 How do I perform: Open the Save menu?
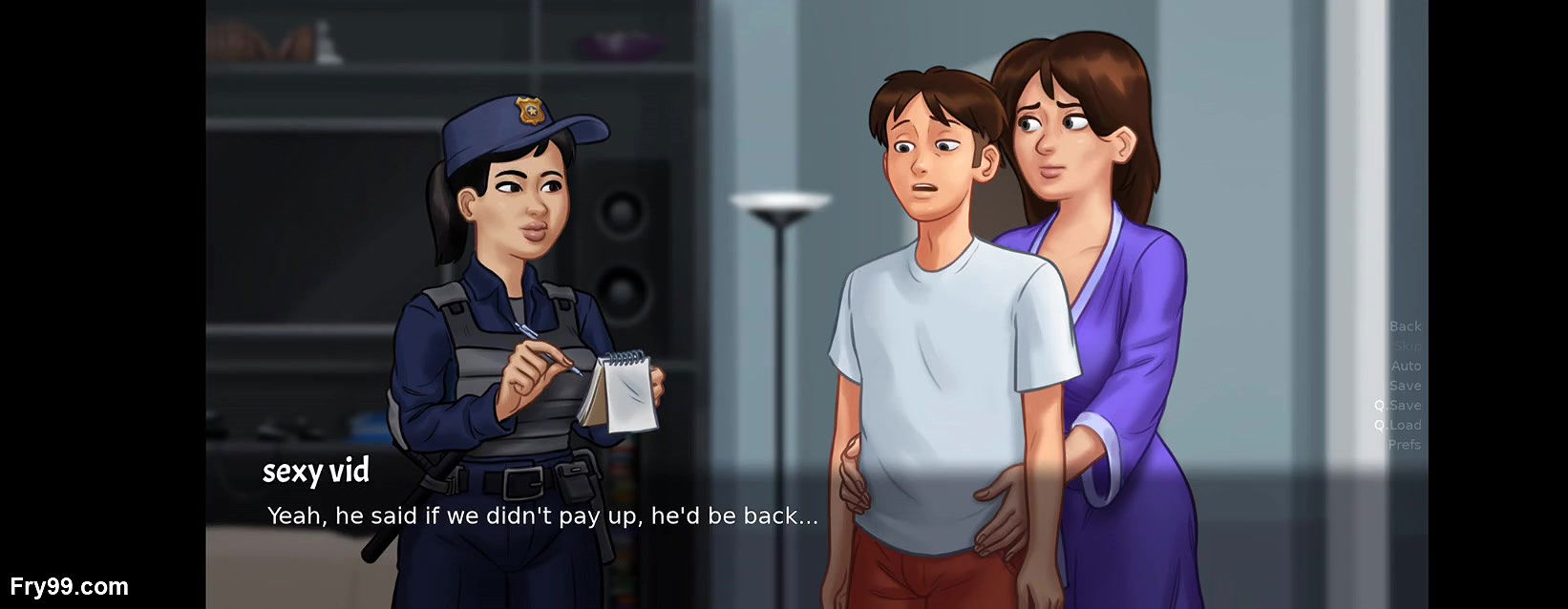click(x=1405, y=386)
